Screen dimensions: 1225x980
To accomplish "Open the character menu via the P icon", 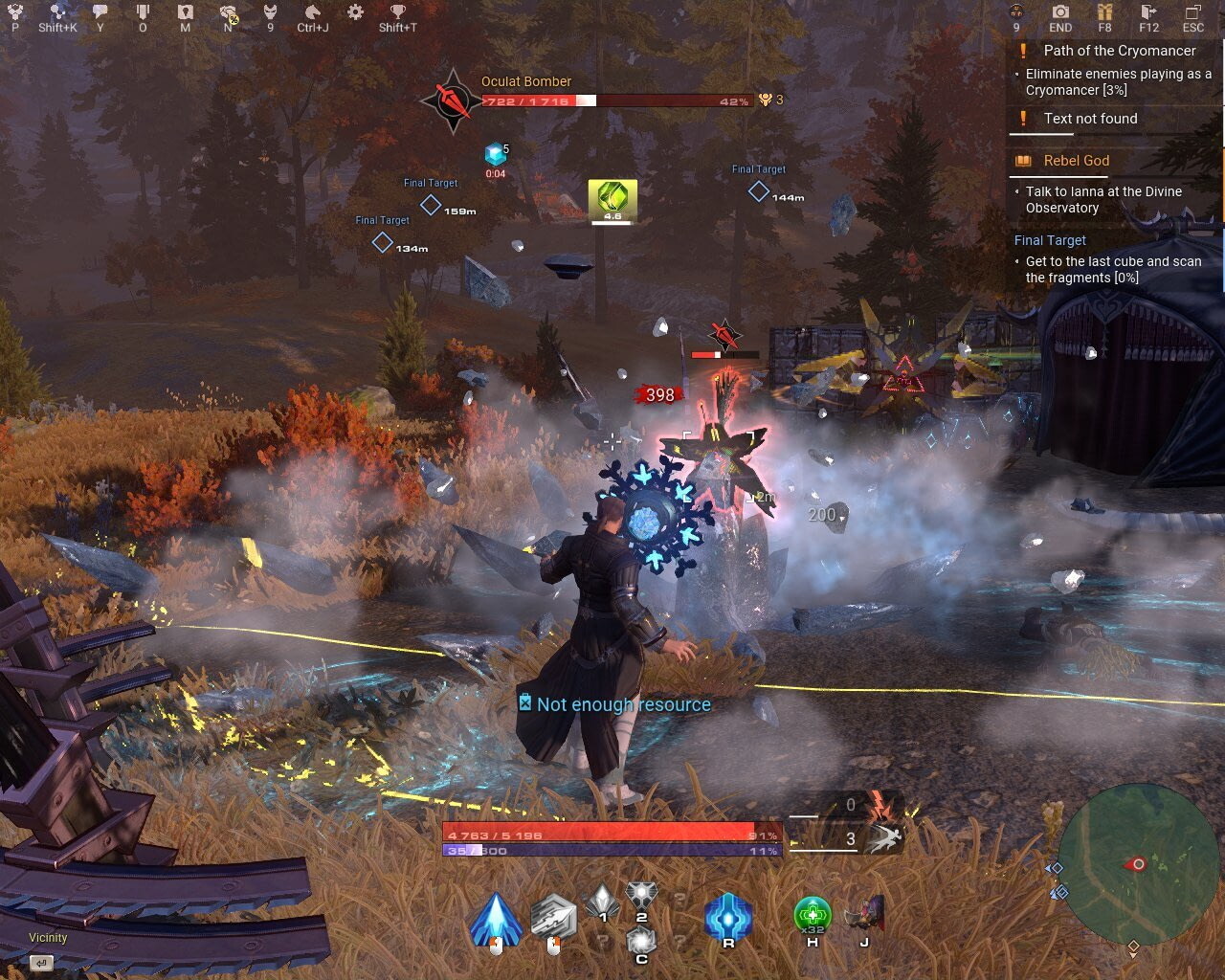I will point(15,13).
